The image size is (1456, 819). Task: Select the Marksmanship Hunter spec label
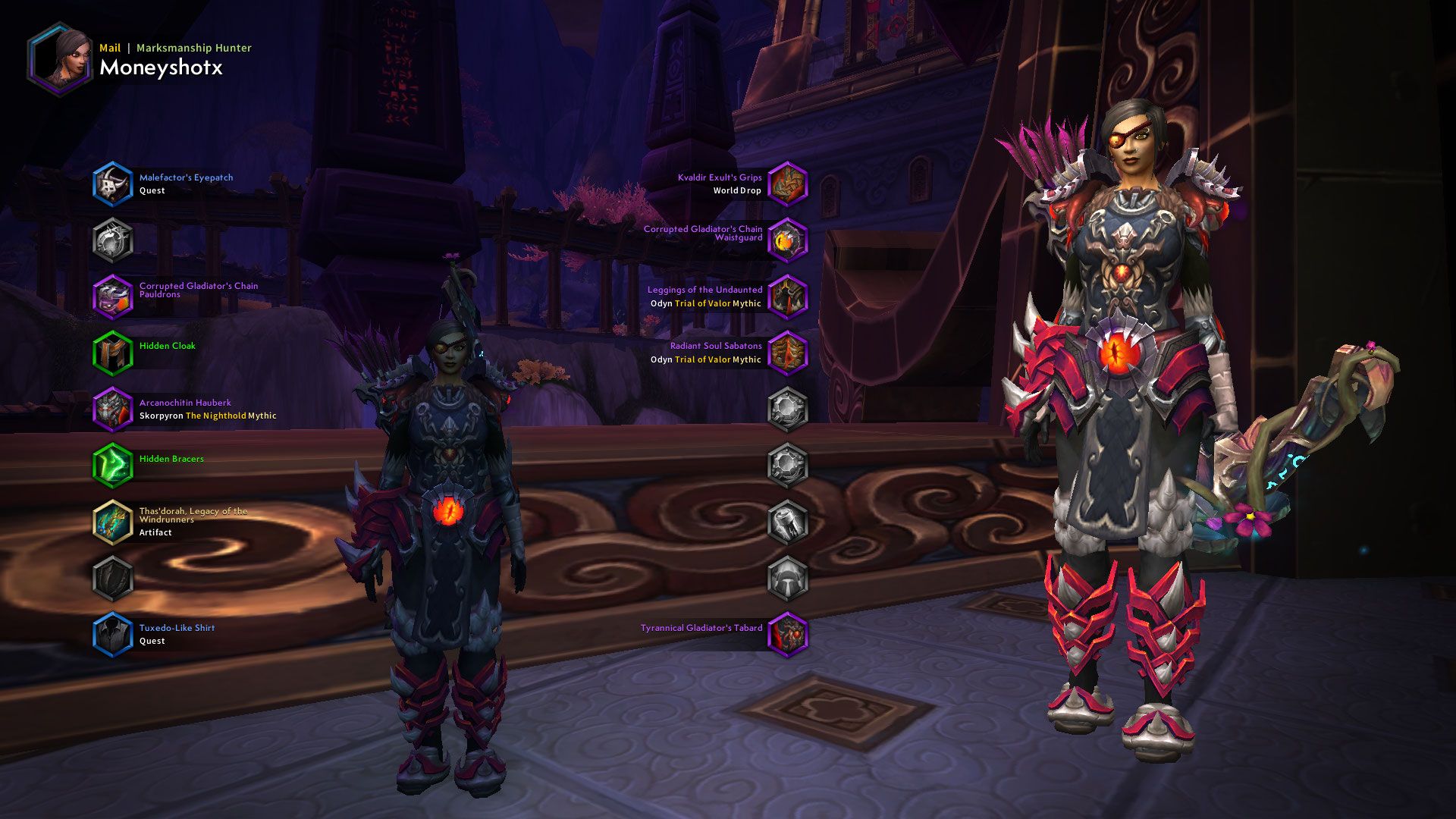pos(192,47)
